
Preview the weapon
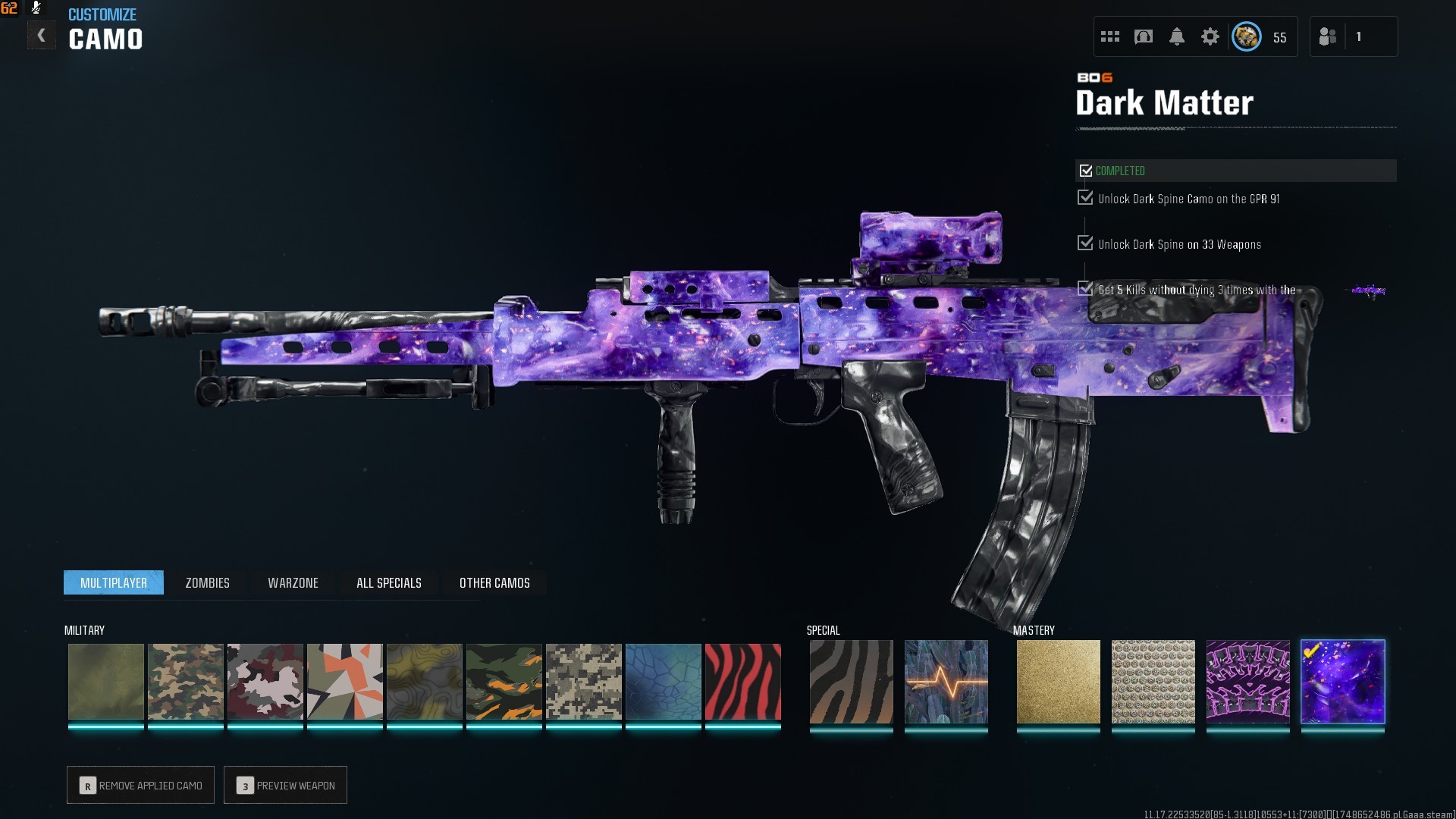pyautogui.click(x=286, y=785)
